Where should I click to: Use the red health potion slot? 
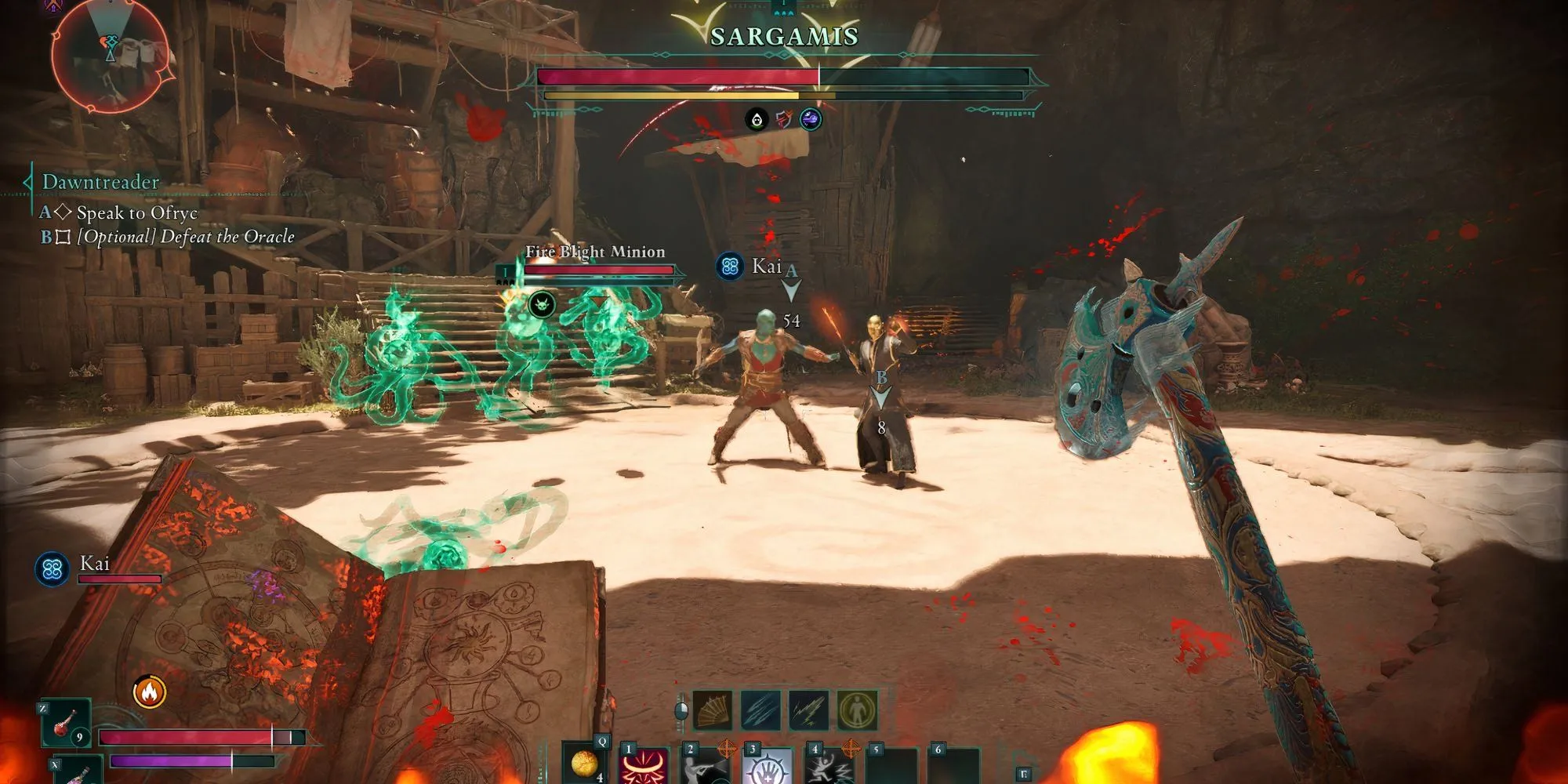(66, 723)
